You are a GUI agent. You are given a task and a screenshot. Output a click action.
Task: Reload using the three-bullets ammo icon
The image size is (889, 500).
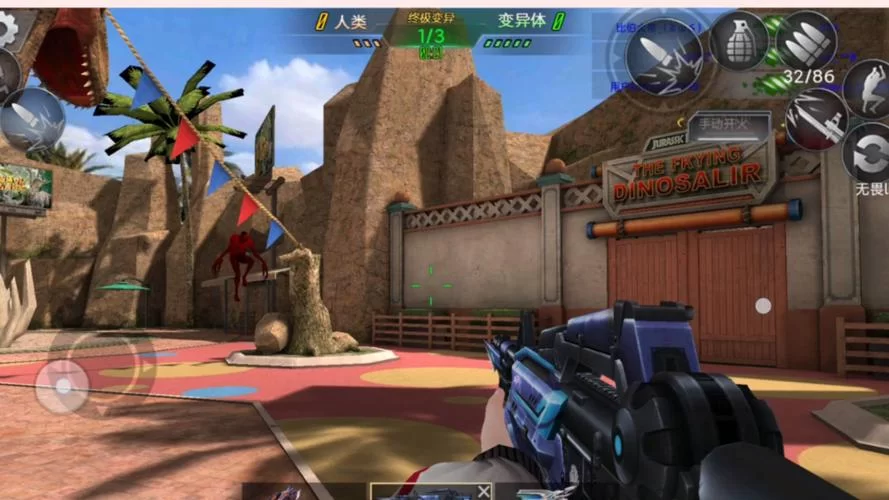point(808,42)
